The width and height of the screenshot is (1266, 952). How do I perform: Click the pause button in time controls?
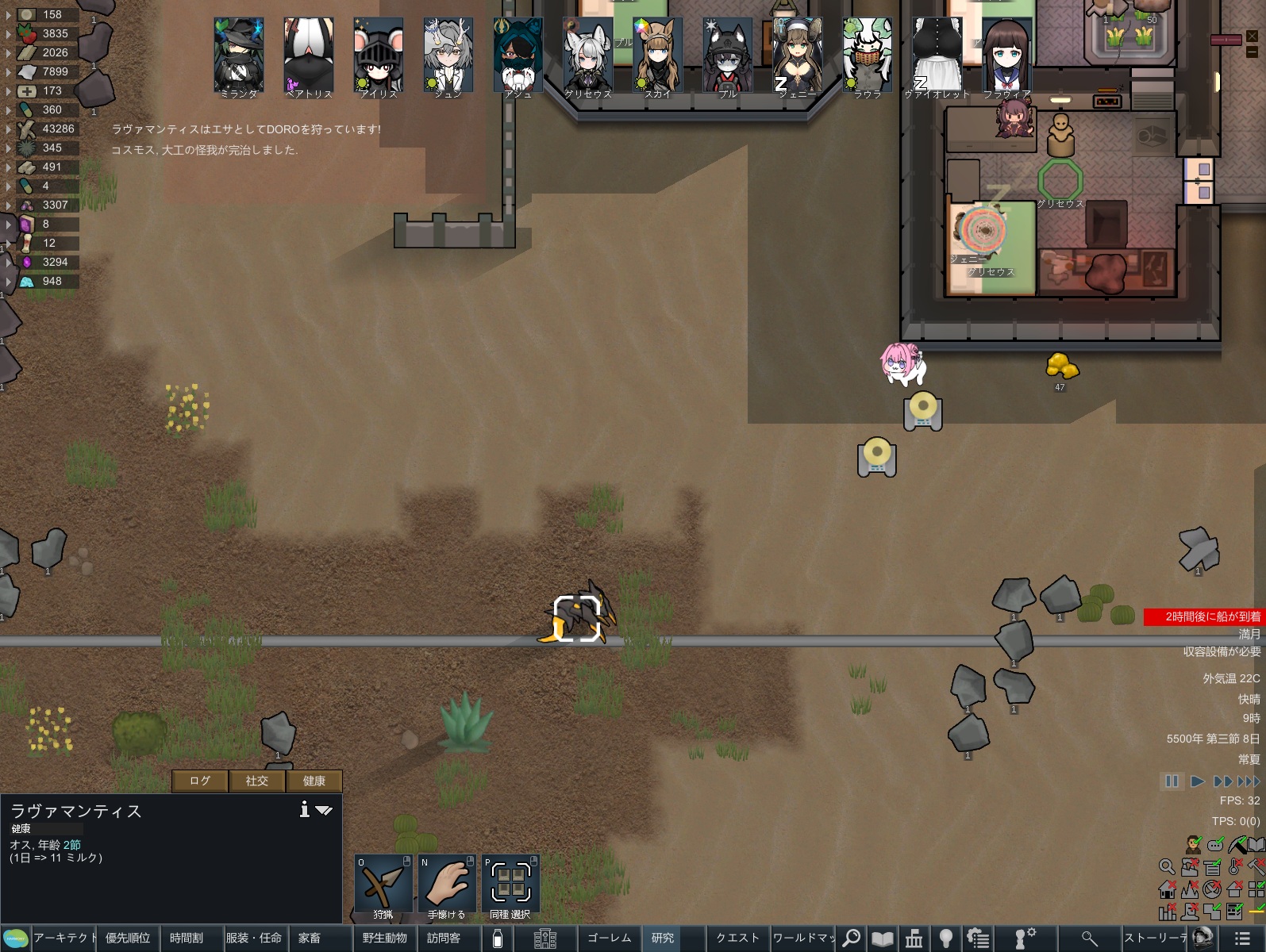coord(1172,781)
